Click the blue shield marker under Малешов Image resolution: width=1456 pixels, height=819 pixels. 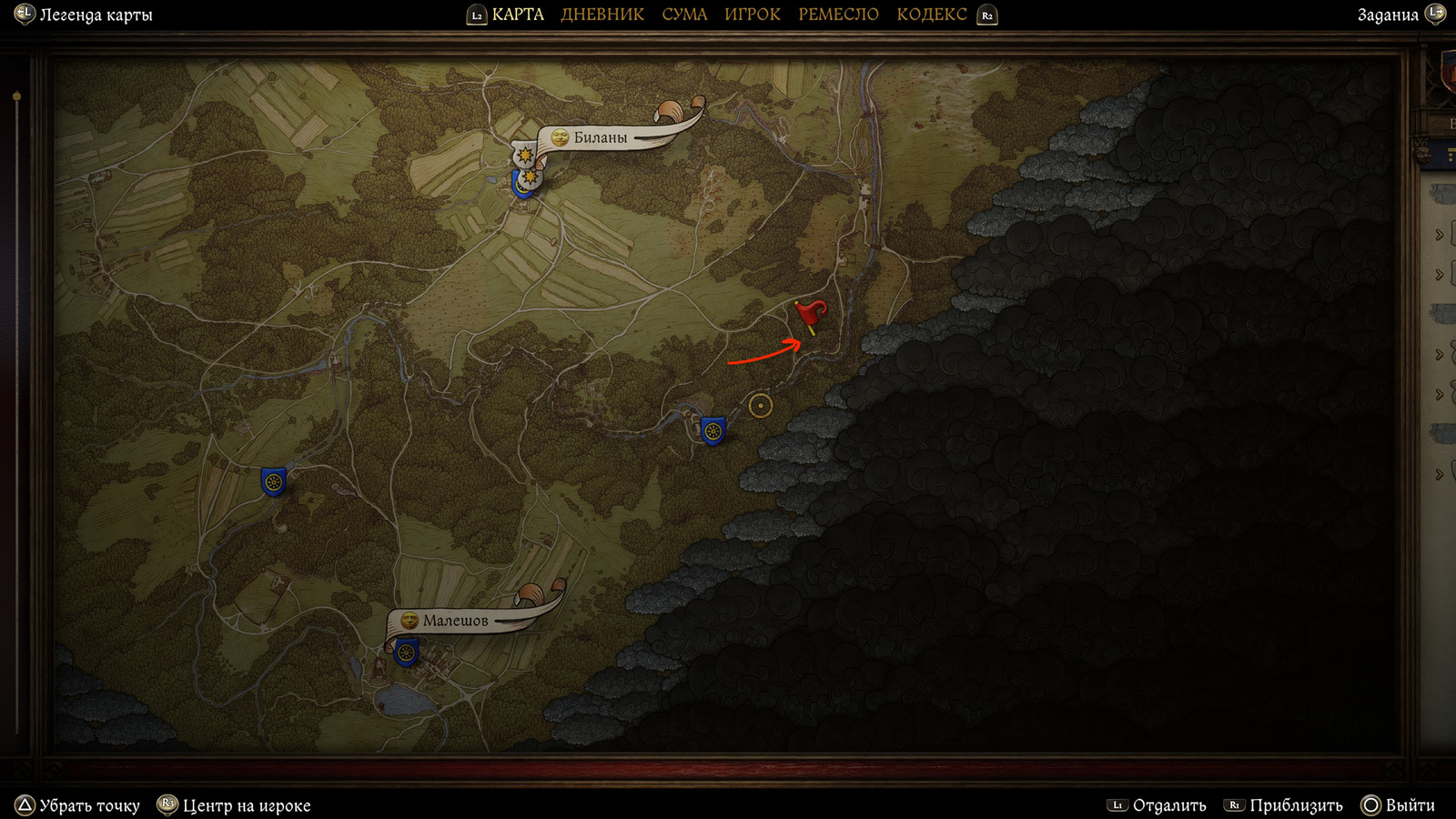point(406,652)
